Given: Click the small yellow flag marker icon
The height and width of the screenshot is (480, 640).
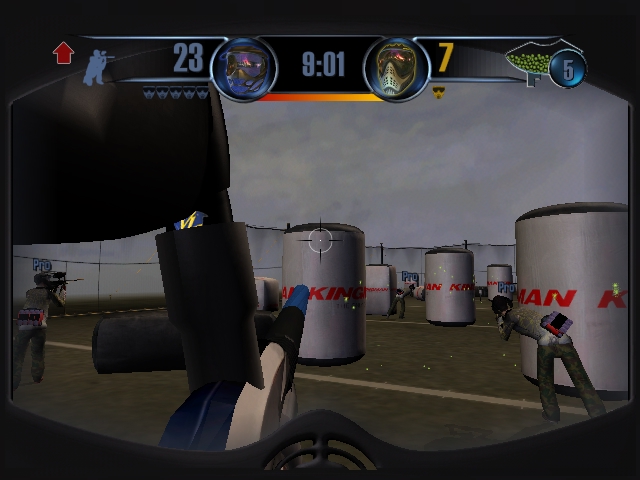Looking at the screenshot, I should pos(438,92).
